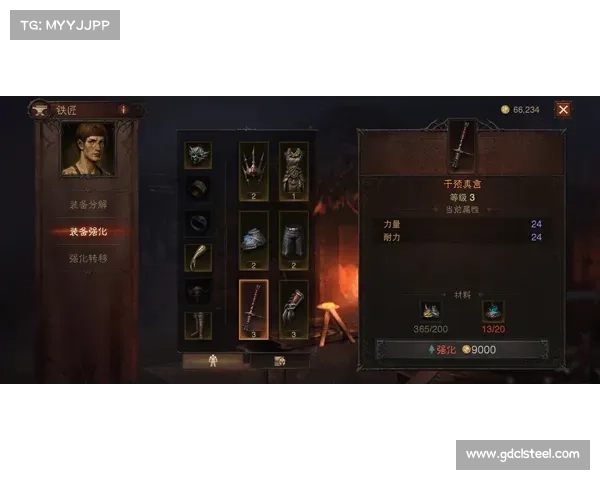Switch to the inventory bag tab
The width and height of the screenshot is (600, 480).
[279, 361]
